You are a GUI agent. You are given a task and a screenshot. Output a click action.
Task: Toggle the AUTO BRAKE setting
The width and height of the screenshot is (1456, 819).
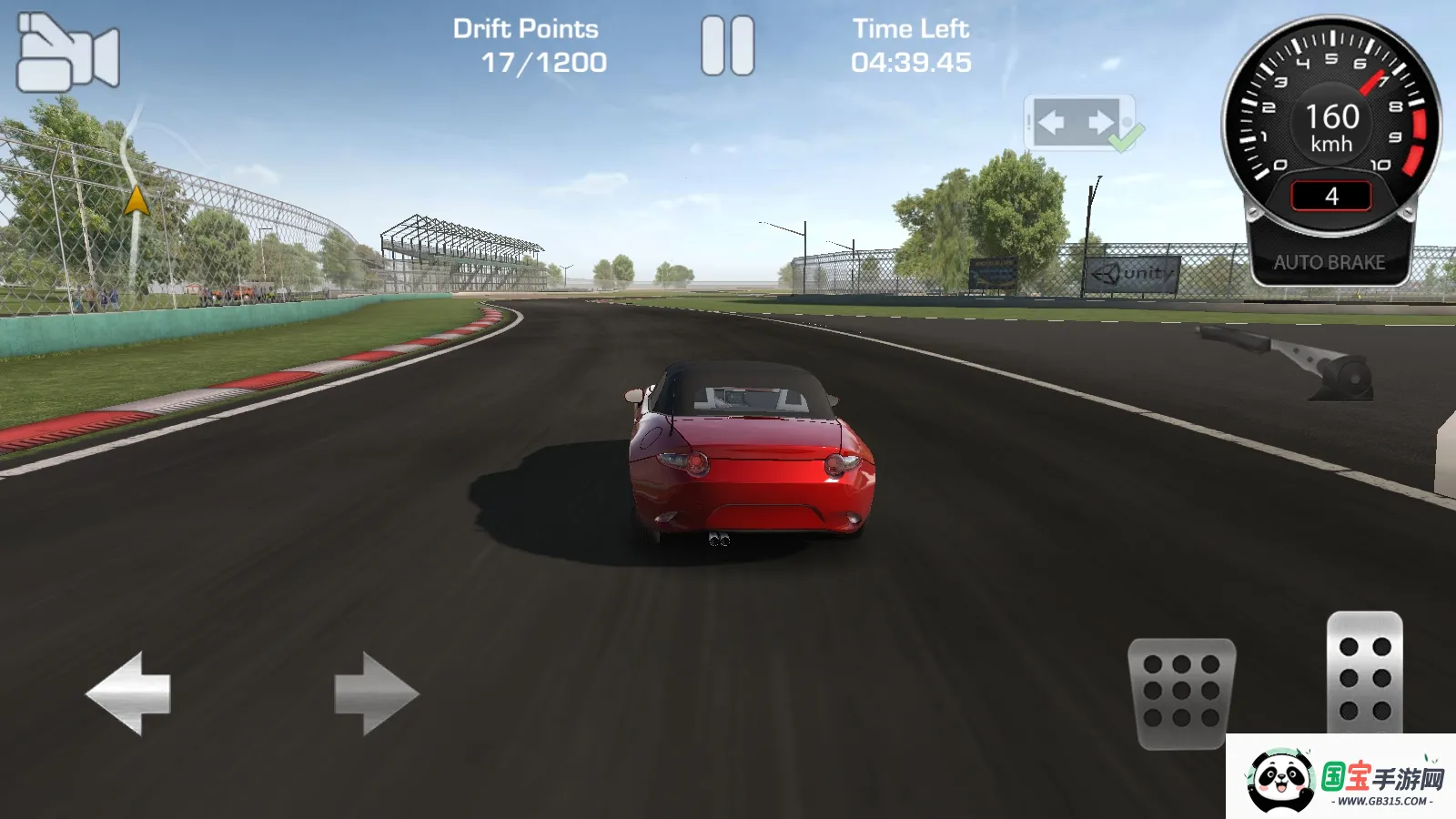click(1330, 264)
